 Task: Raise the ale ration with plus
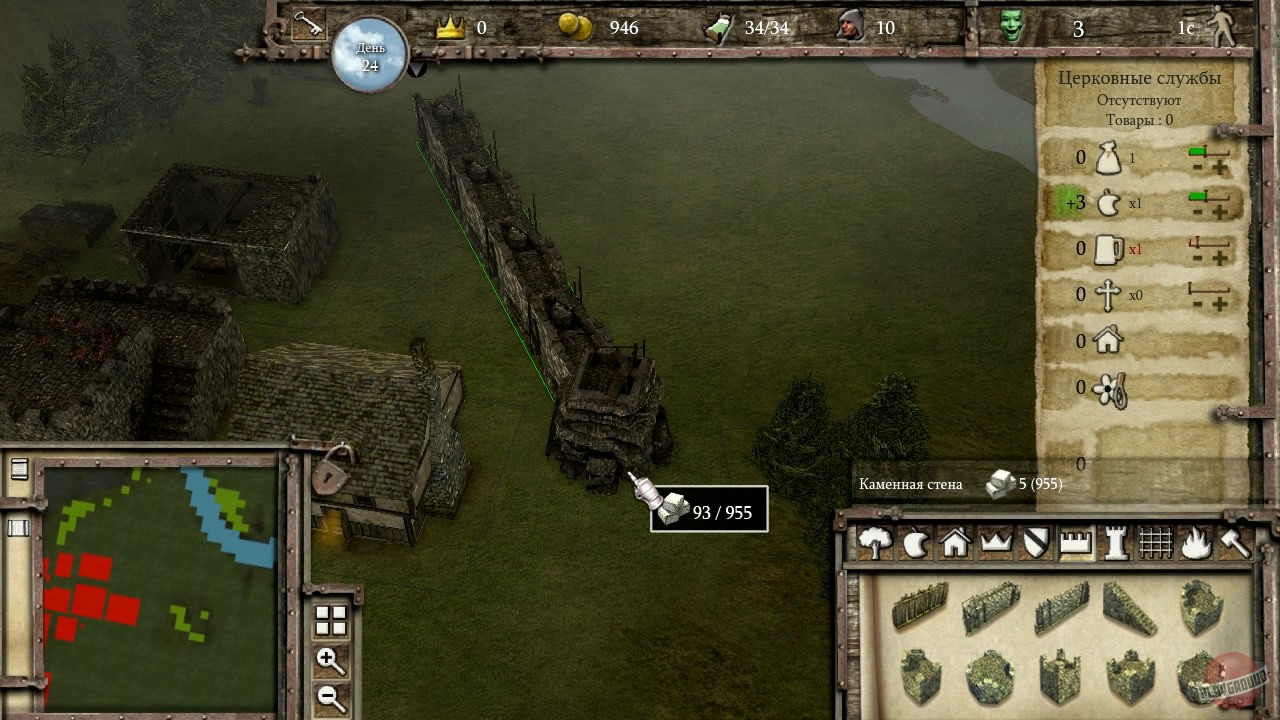coord(1220,259)
